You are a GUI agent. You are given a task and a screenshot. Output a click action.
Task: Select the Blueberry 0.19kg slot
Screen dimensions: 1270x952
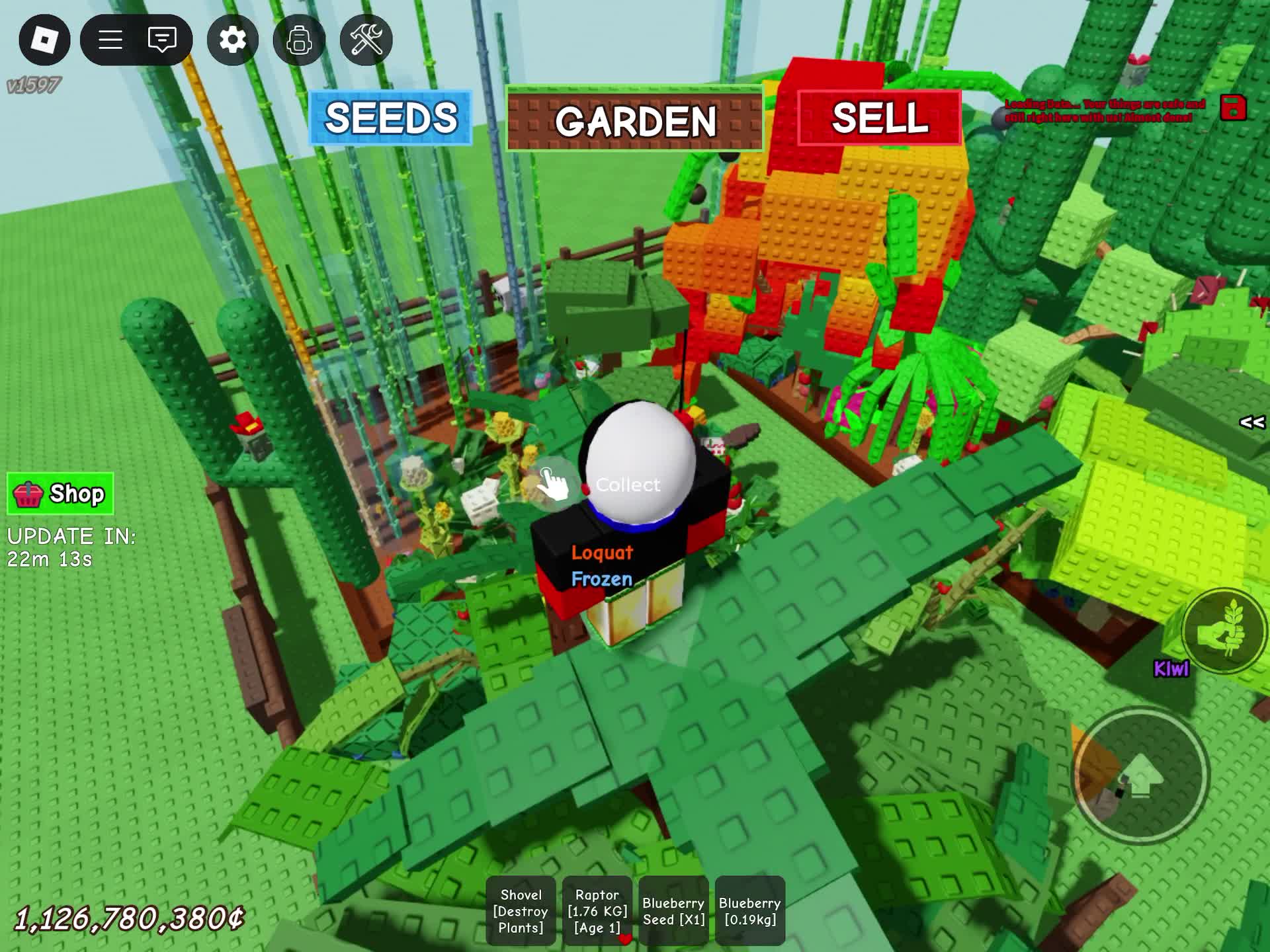point(750,910)
